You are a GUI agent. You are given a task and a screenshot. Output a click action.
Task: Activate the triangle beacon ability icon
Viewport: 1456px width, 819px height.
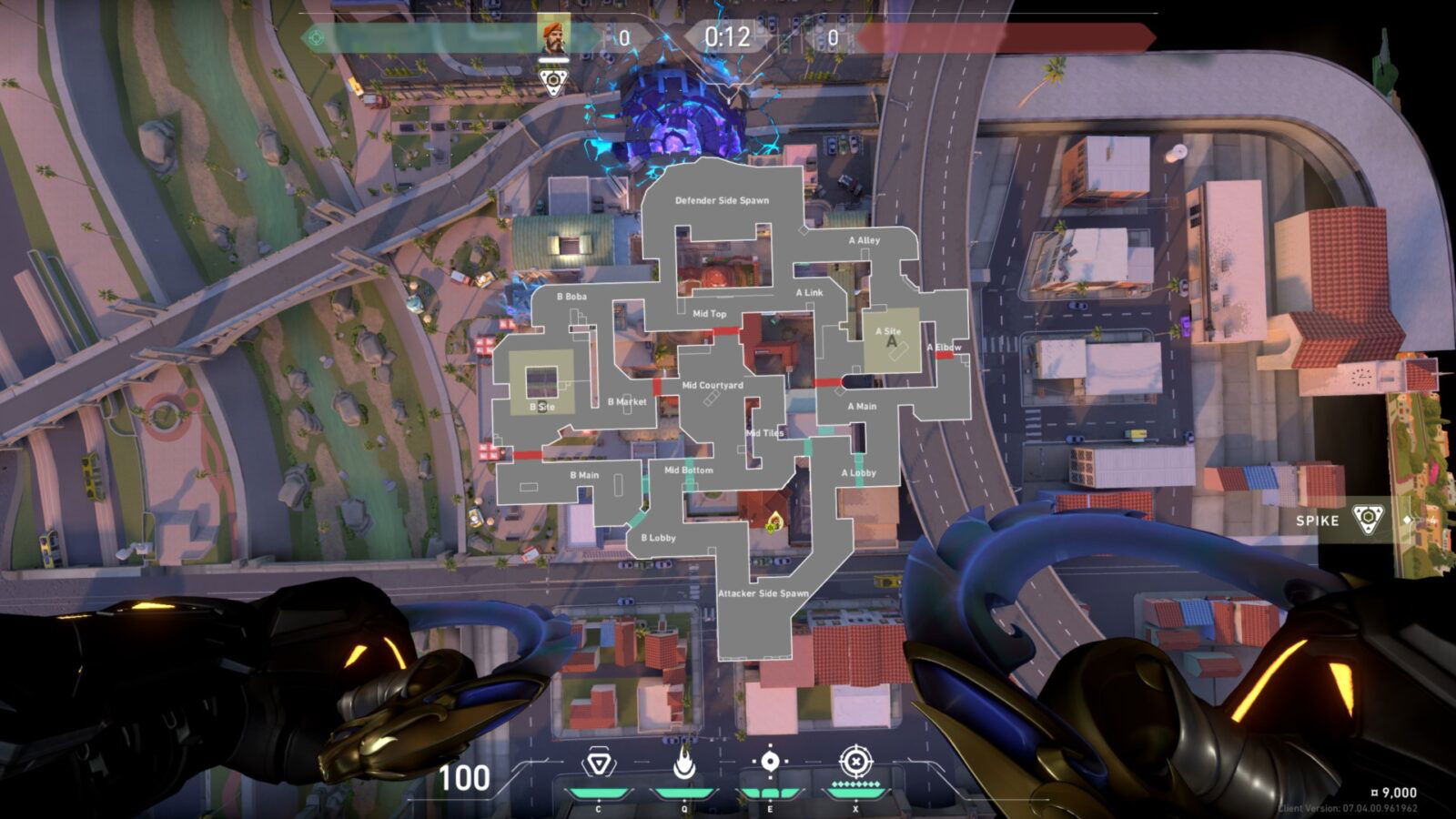click(x=597, y=763)
